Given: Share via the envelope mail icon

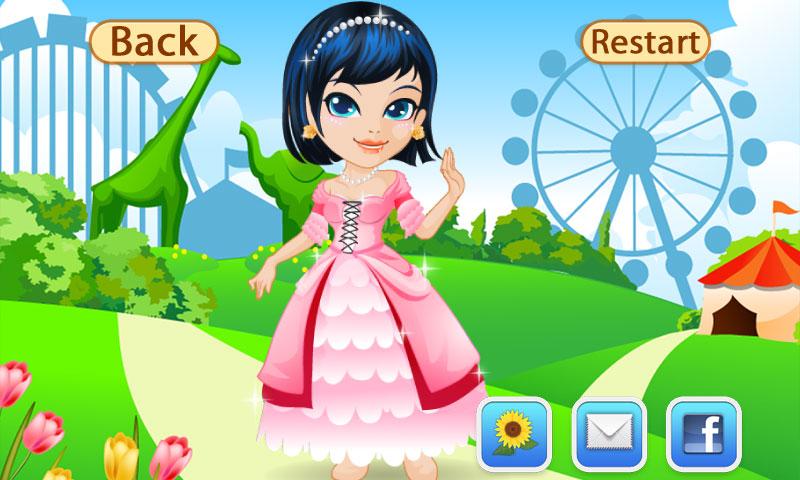Looking at the screenshot, I should [x=609, y=434].
